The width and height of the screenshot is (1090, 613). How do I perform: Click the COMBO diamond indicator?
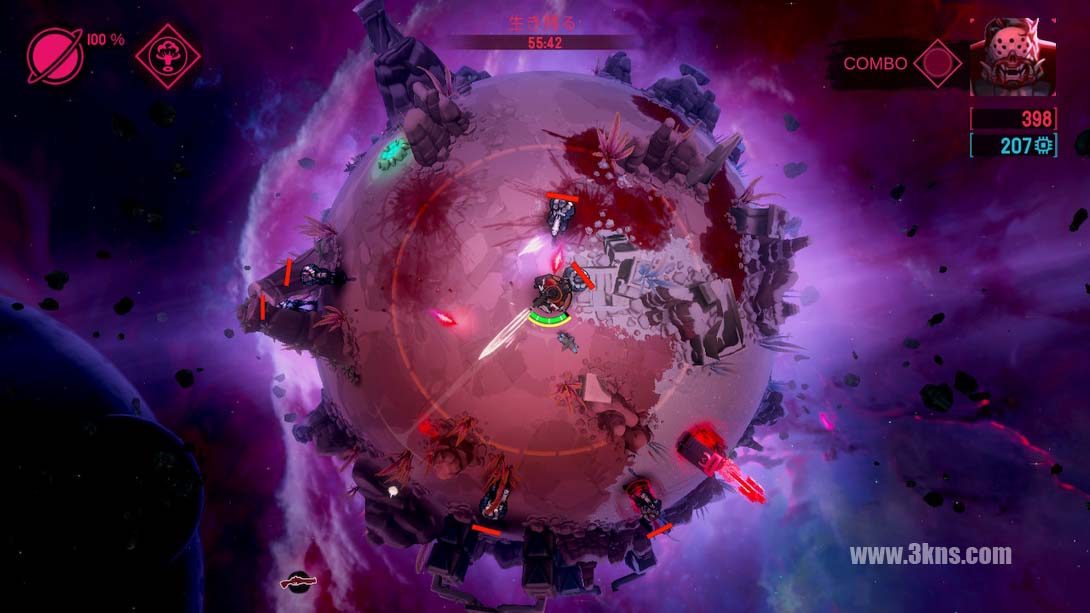click(937, 63)
